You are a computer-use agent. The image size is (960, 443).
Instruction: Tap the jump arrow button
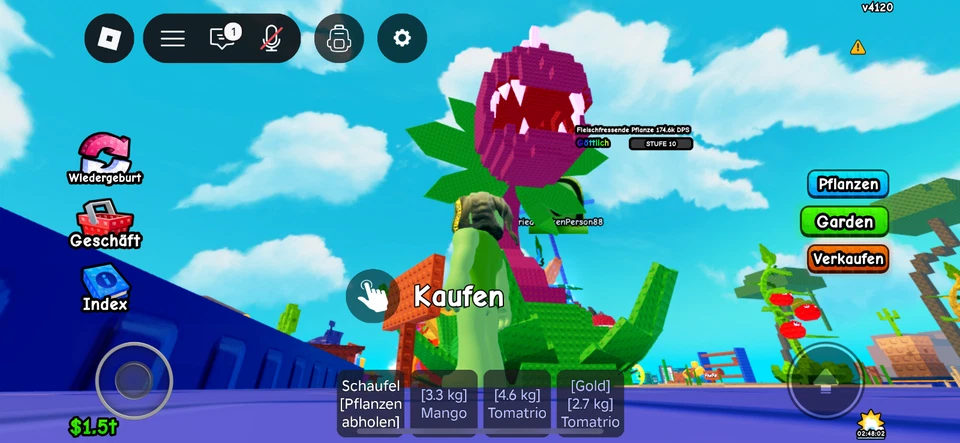[x=825, y=381]
